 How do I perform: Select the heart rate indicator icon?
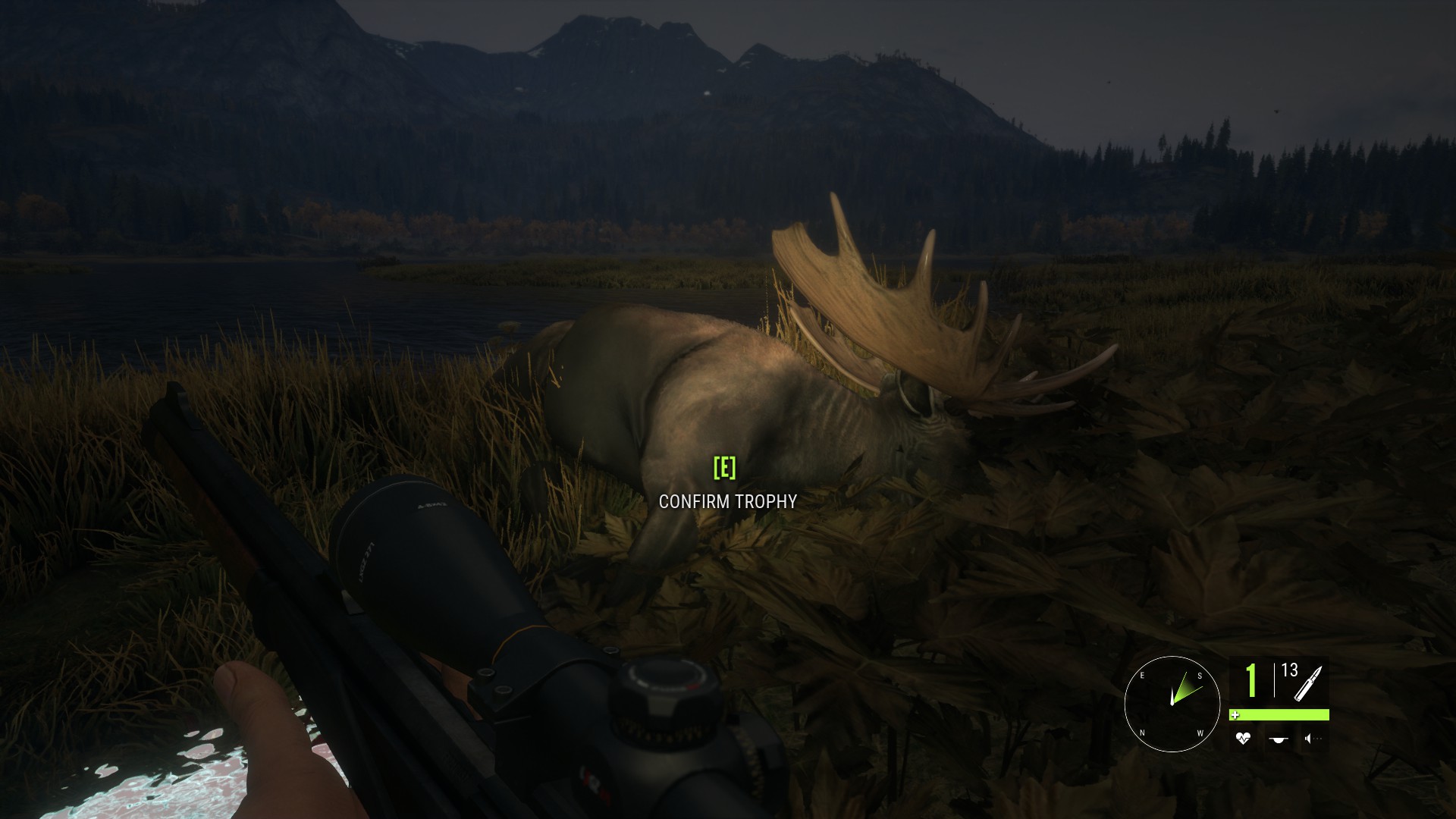[x=1242, y=738]
